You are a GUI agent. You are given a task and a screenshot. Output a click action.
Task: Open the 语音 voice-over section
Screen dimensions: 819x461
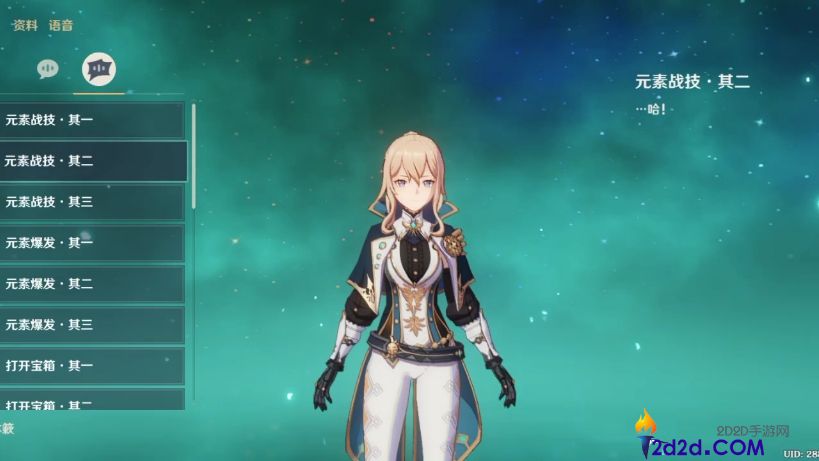61,26
